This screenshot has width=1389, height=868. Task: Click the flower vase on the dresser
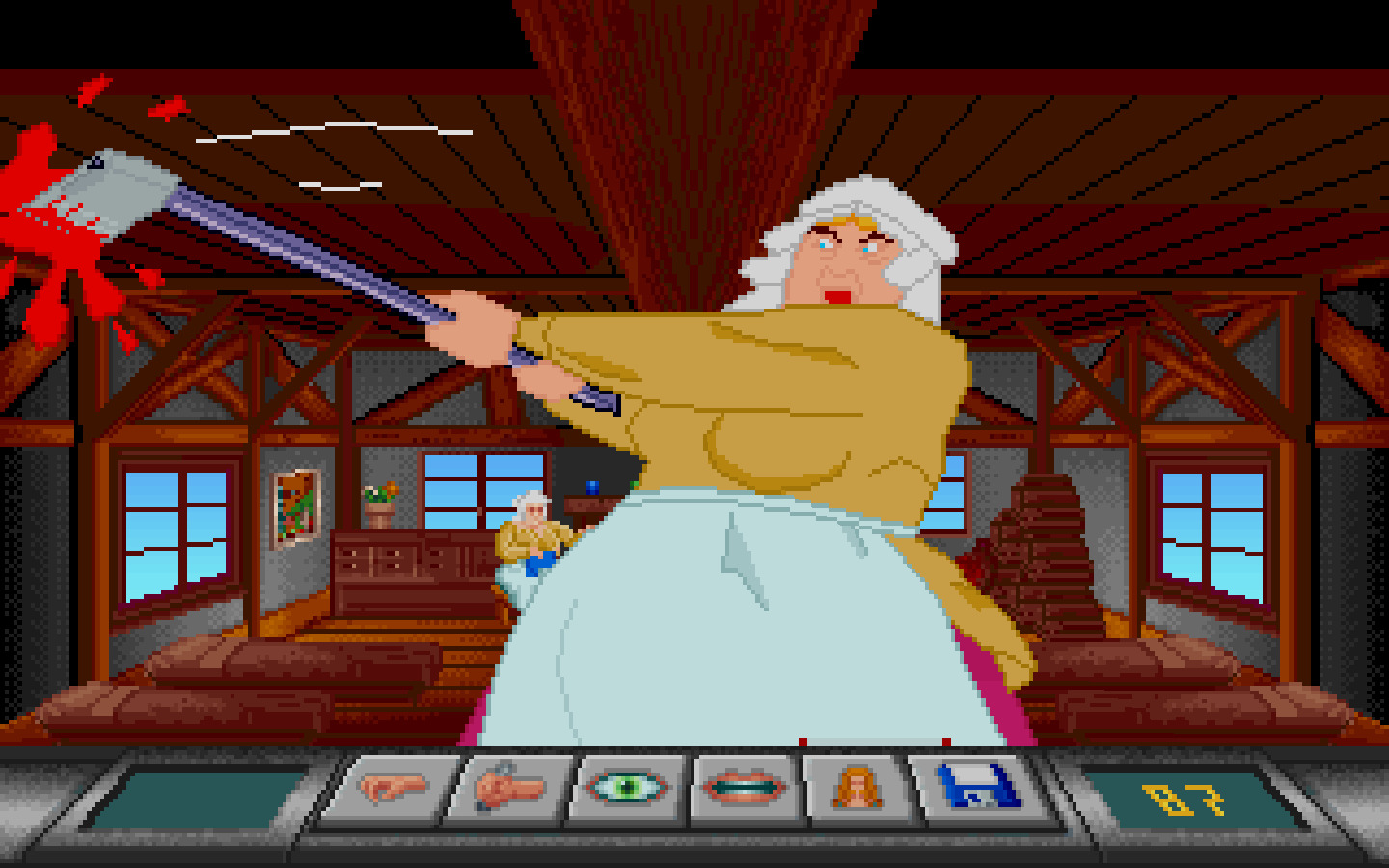pos(381,497)
